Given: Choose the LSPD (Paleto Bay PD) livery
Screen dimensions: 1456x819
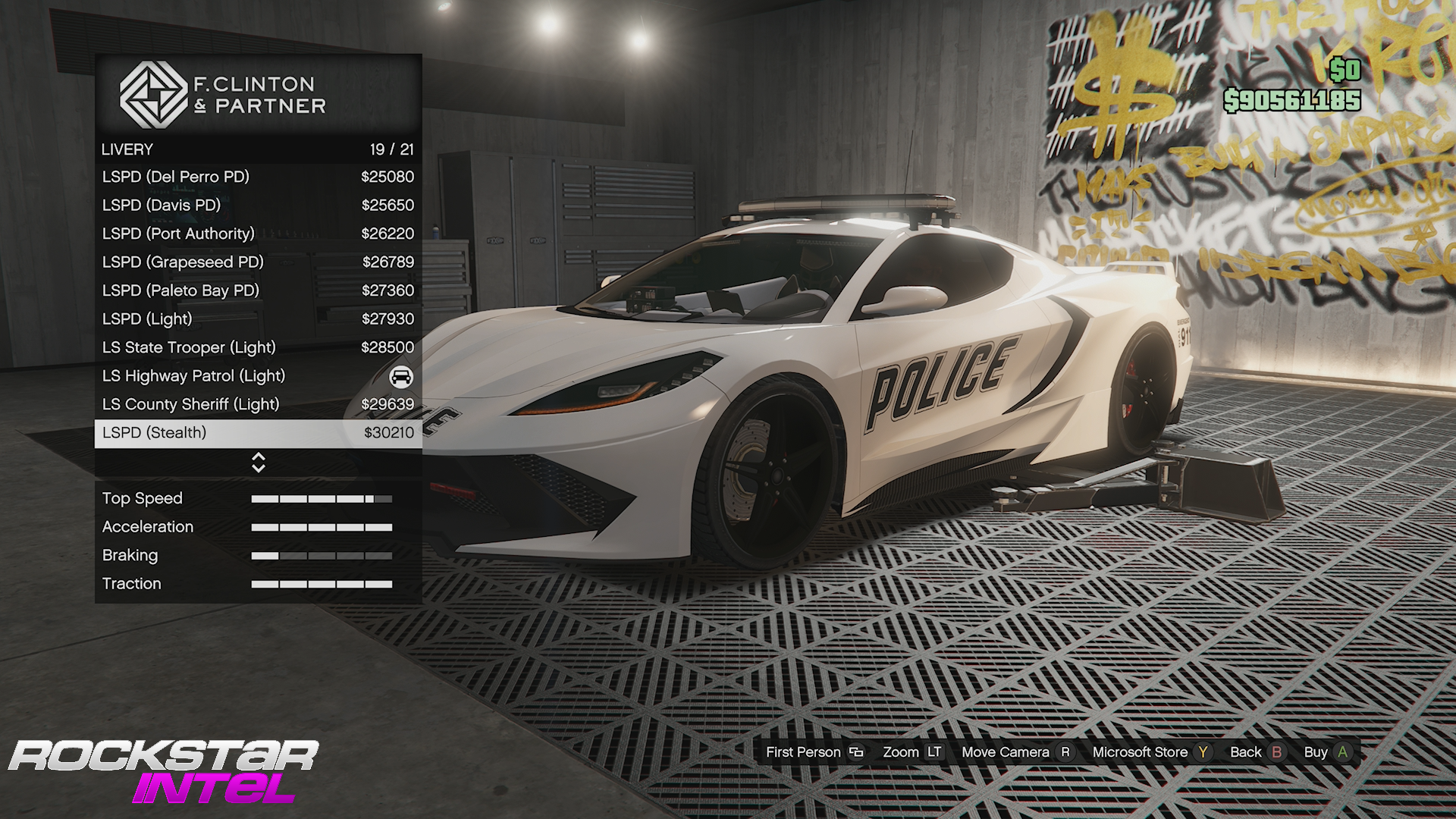Looking at the screenshot, I should [x=258, y=290].
